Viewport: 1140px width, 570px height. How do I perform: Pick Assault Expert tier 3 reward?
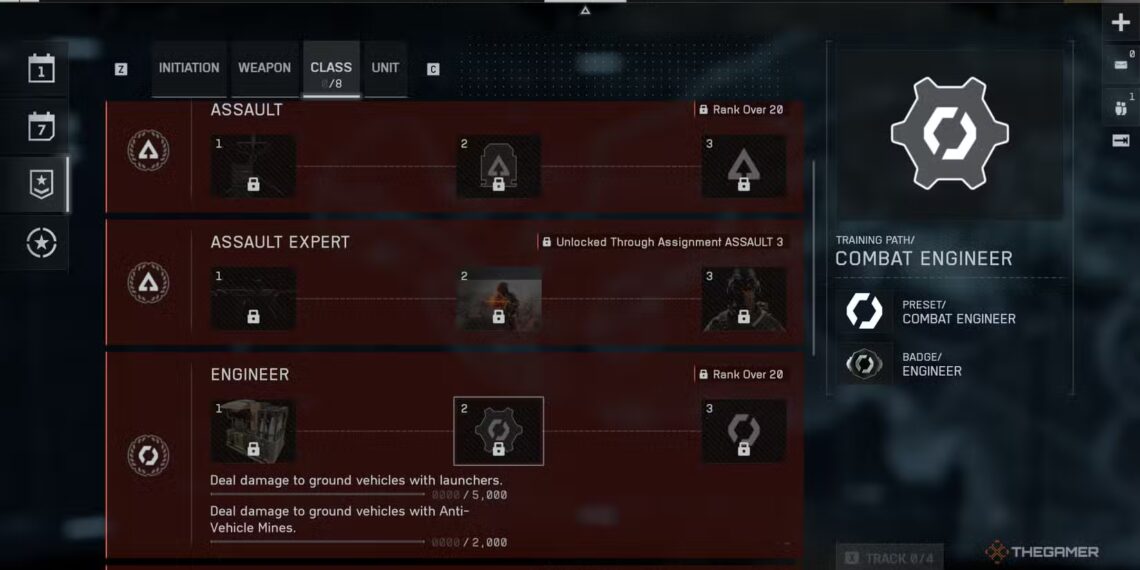pos(743,299)
